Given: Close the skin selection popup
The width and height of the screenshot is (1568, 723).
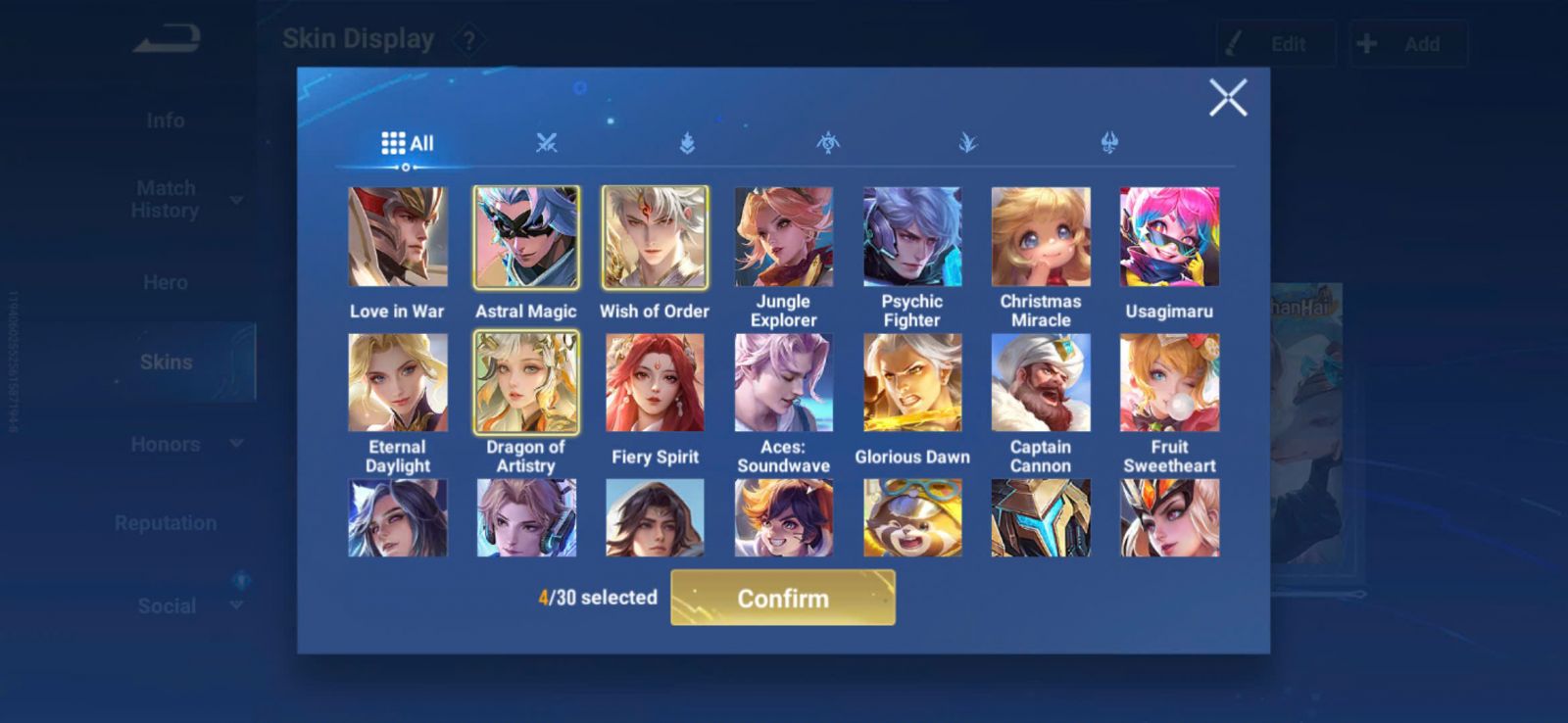Looking at the screenshot, I should click(x=1227, y=98).
